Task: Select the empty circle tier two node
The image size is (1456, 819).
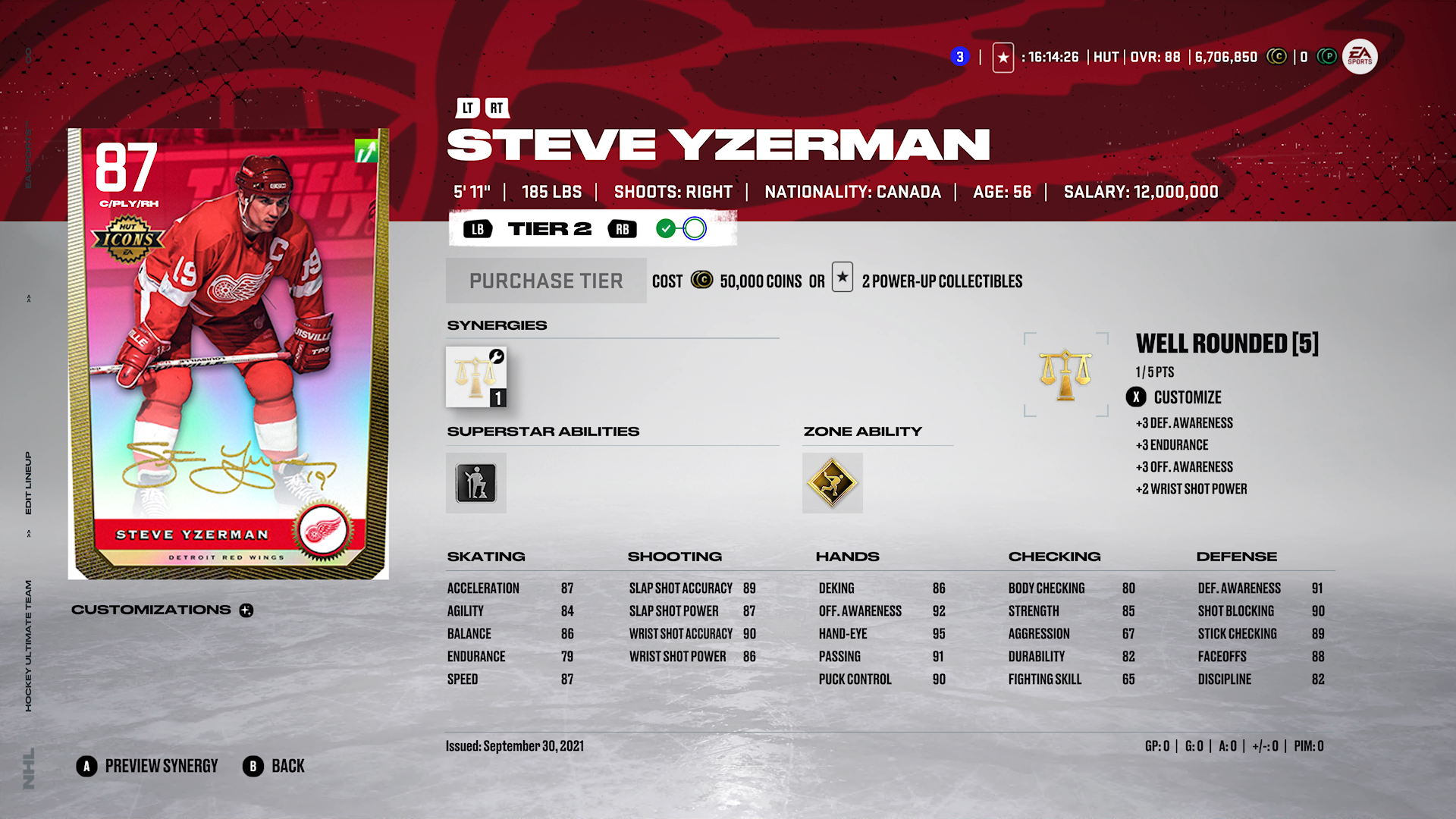Action: click(x=695, y=228)
